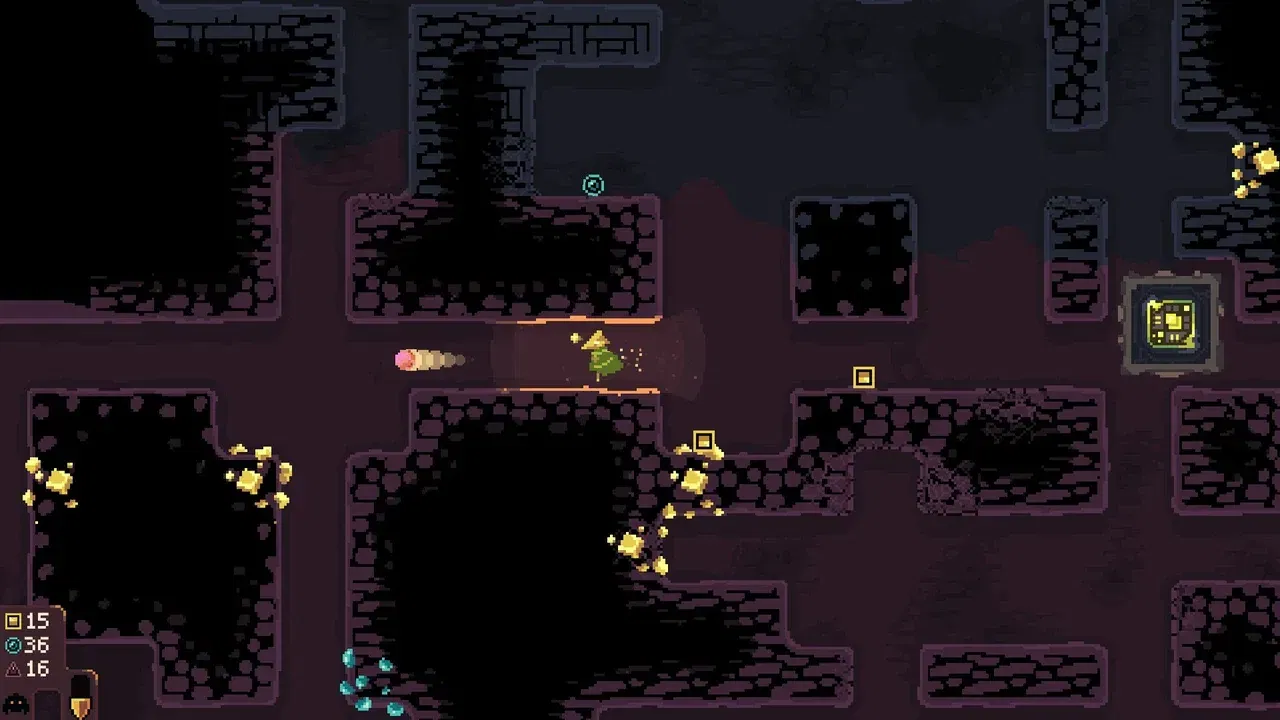Viewport: 1280px width, 720px height.
Task: Select the iron square resting on the lower ledge
Action: pyautogui.click(x=706, y=440)
